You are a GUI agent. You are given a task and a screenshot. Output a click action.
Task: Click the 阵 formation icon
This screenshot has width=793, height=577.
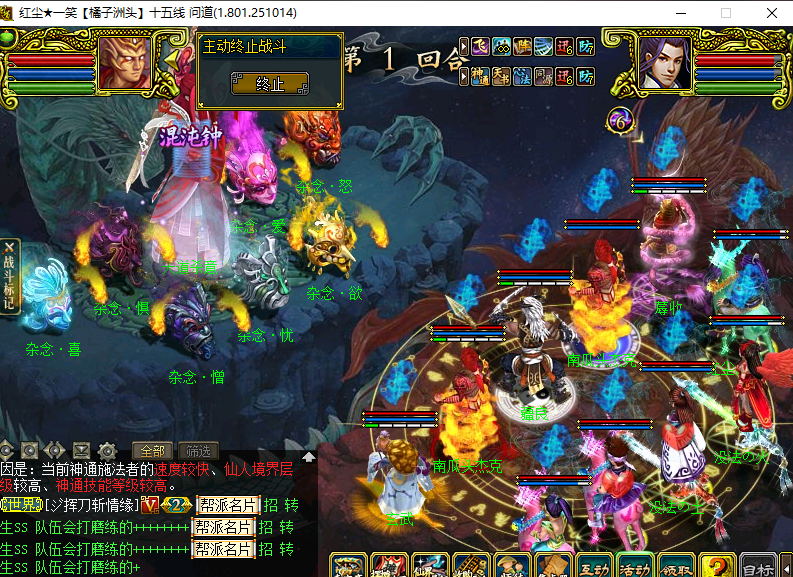[522, 45]
